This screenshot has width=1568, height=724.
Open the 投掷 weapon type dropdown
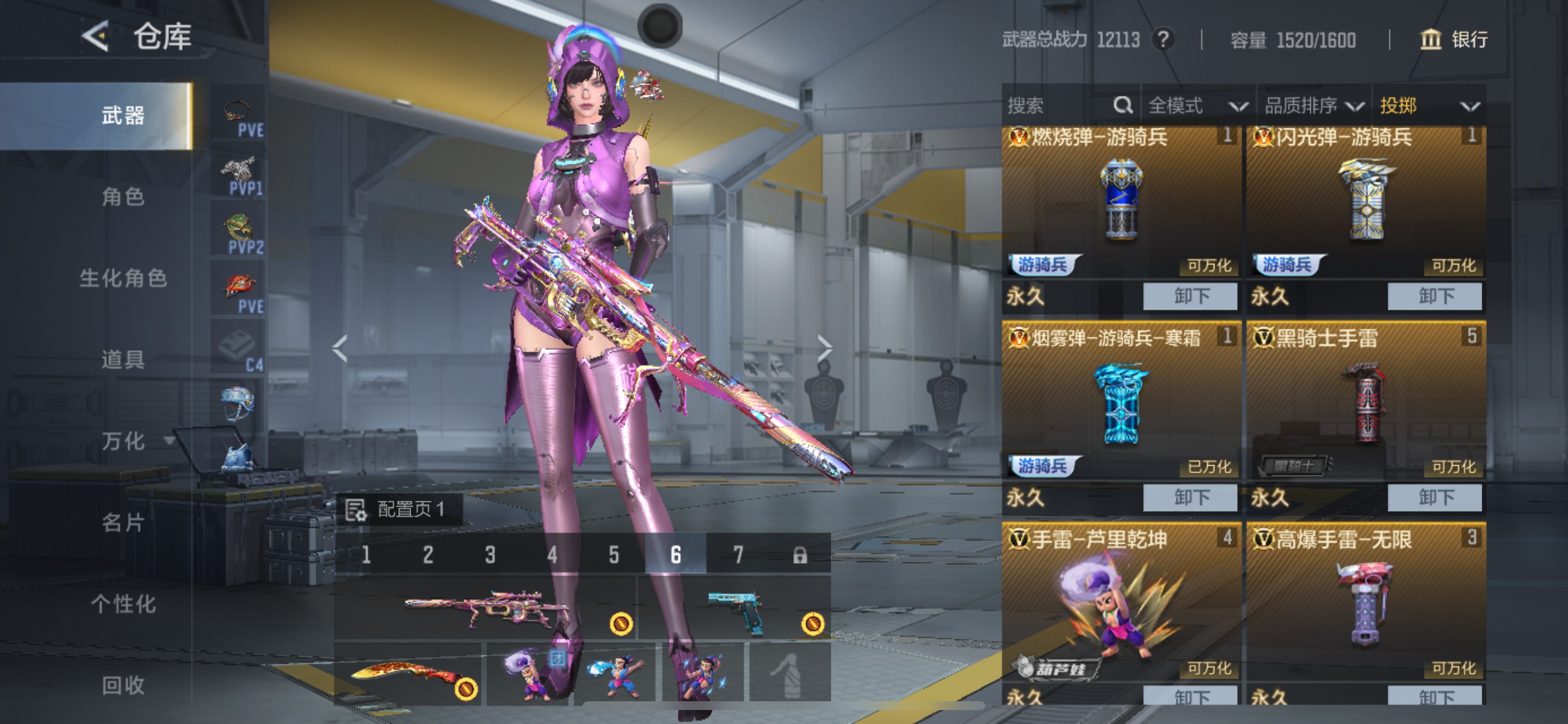click(1428, 106)
